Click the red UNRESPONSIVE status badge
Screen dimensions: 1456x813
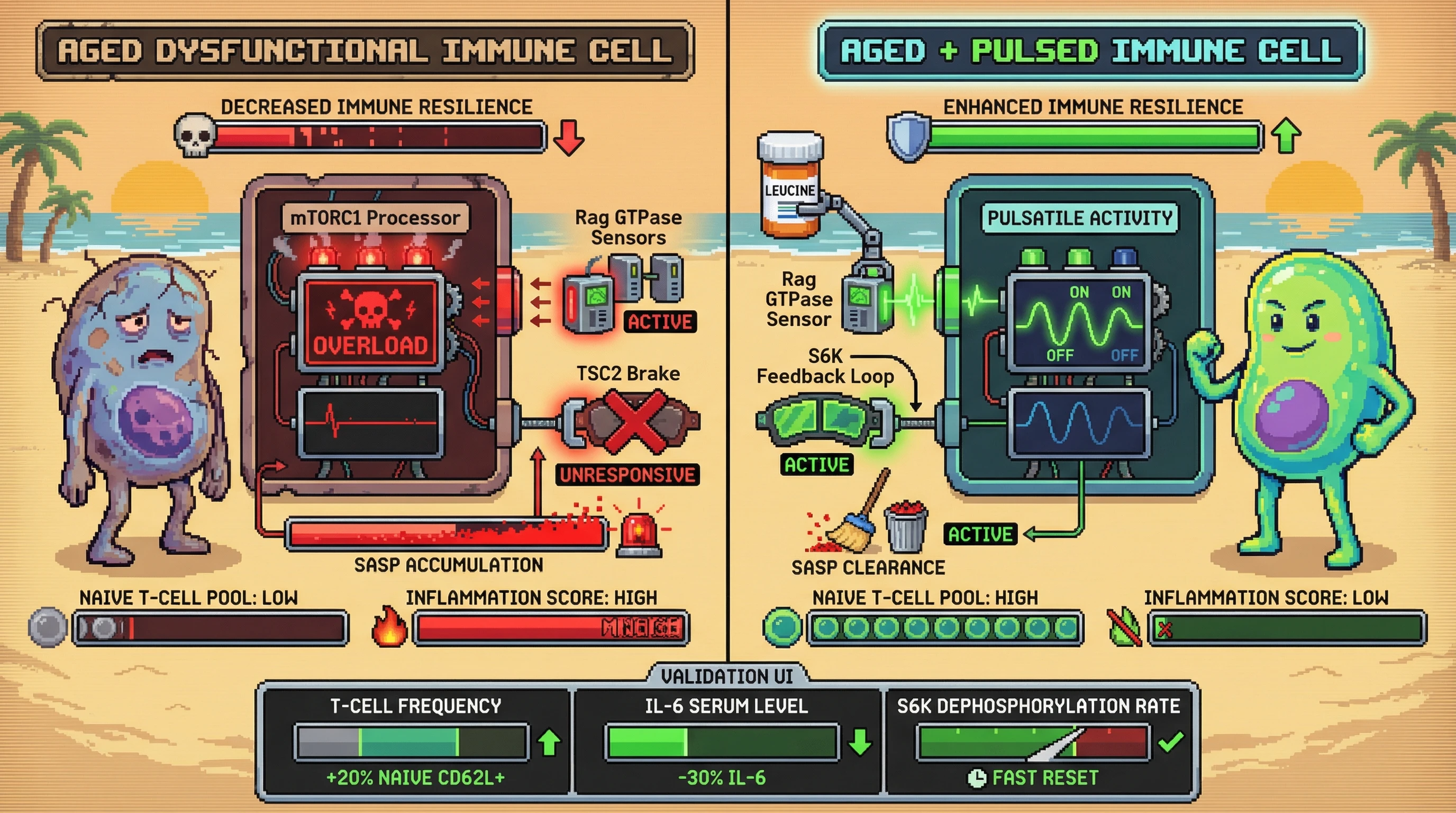(x=627, y=475)
